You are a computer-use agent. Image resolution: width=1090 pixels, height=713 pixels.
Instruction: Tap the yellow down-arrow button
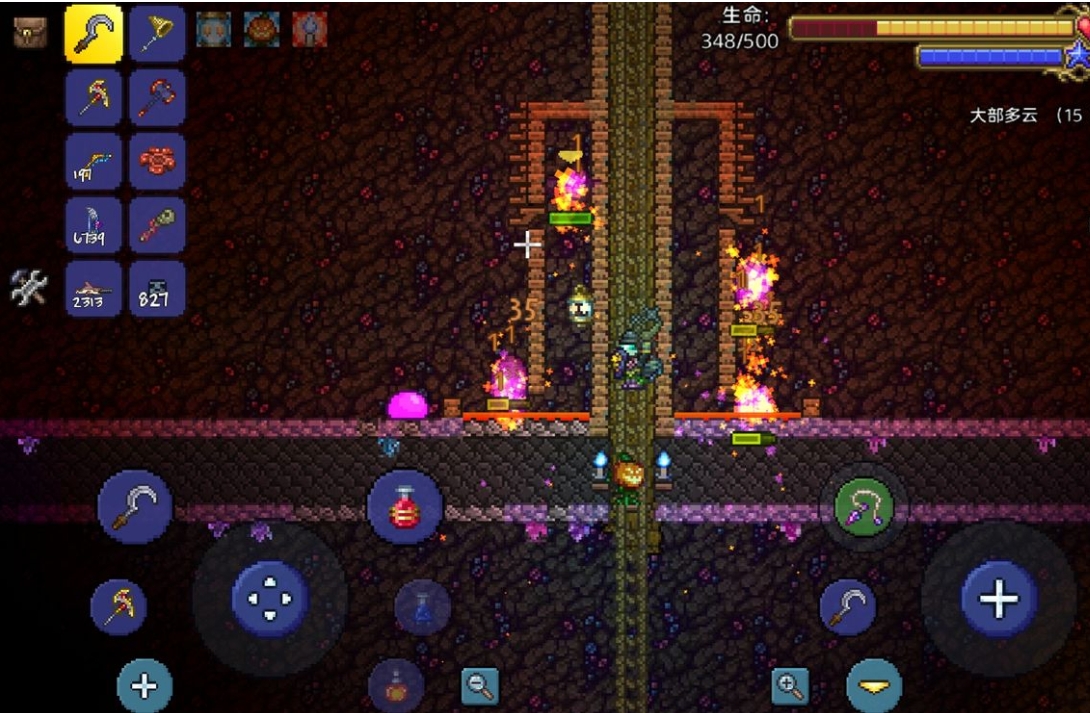click(874, 686)
